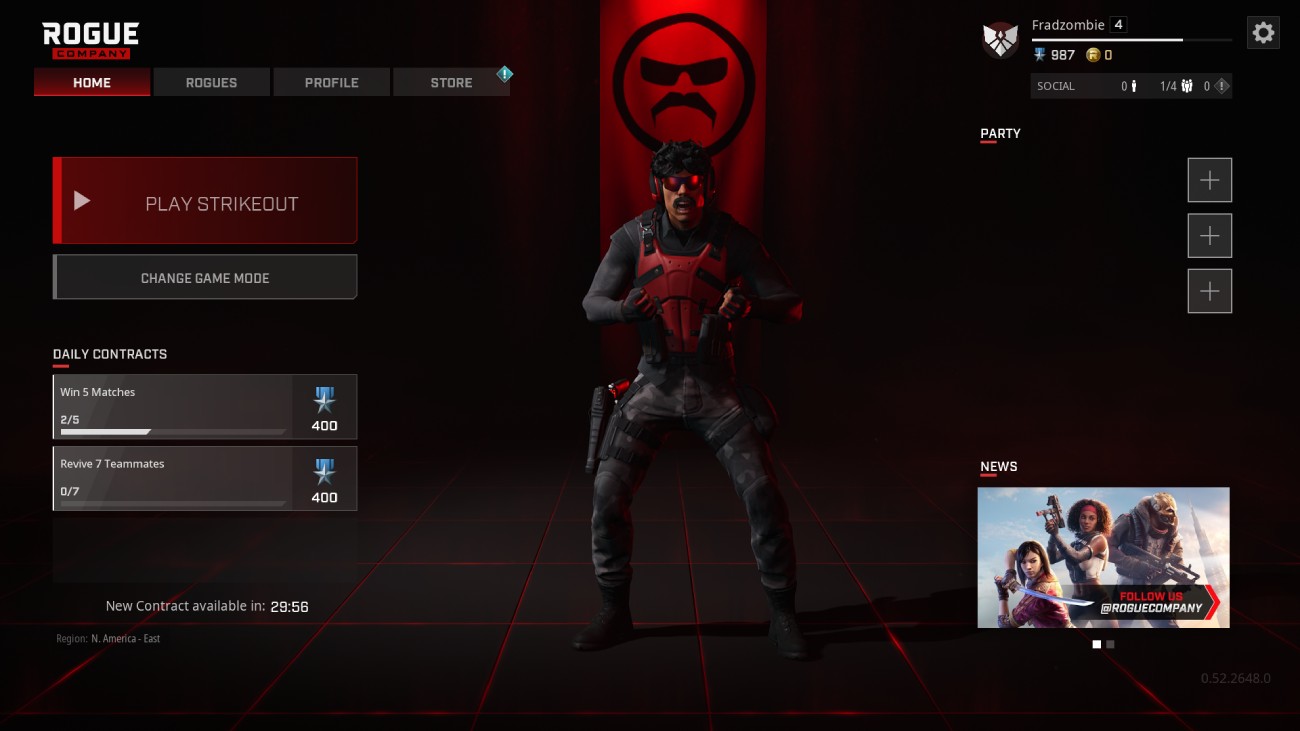This screenshot has width=1300, height=731.
Task: Select the Store tab
Action: pyautogui.click(x=451, y=82)
